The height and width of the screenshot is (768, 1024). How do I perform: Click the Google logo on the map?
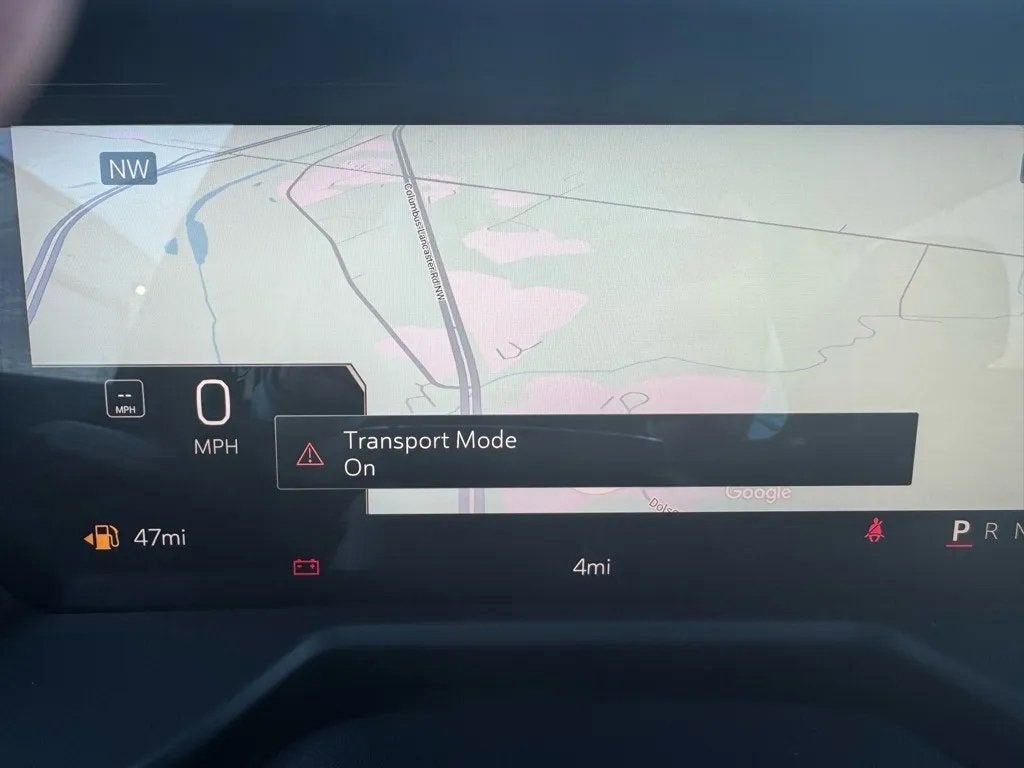coord(758,492)
